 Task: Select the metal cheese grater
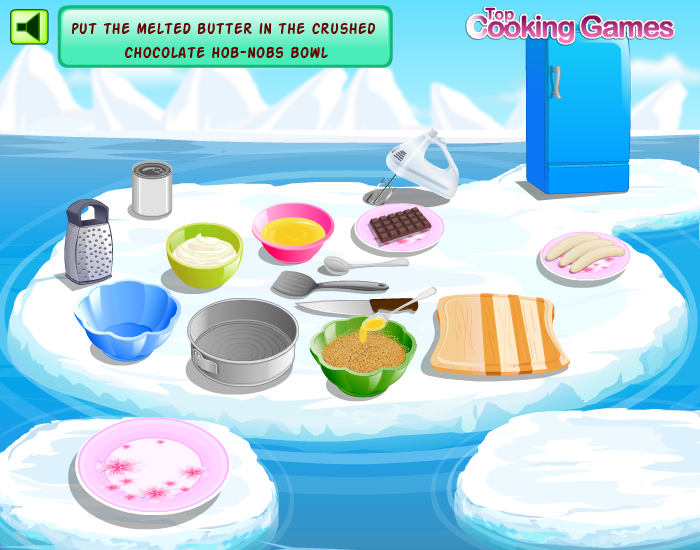coord(87,240)
